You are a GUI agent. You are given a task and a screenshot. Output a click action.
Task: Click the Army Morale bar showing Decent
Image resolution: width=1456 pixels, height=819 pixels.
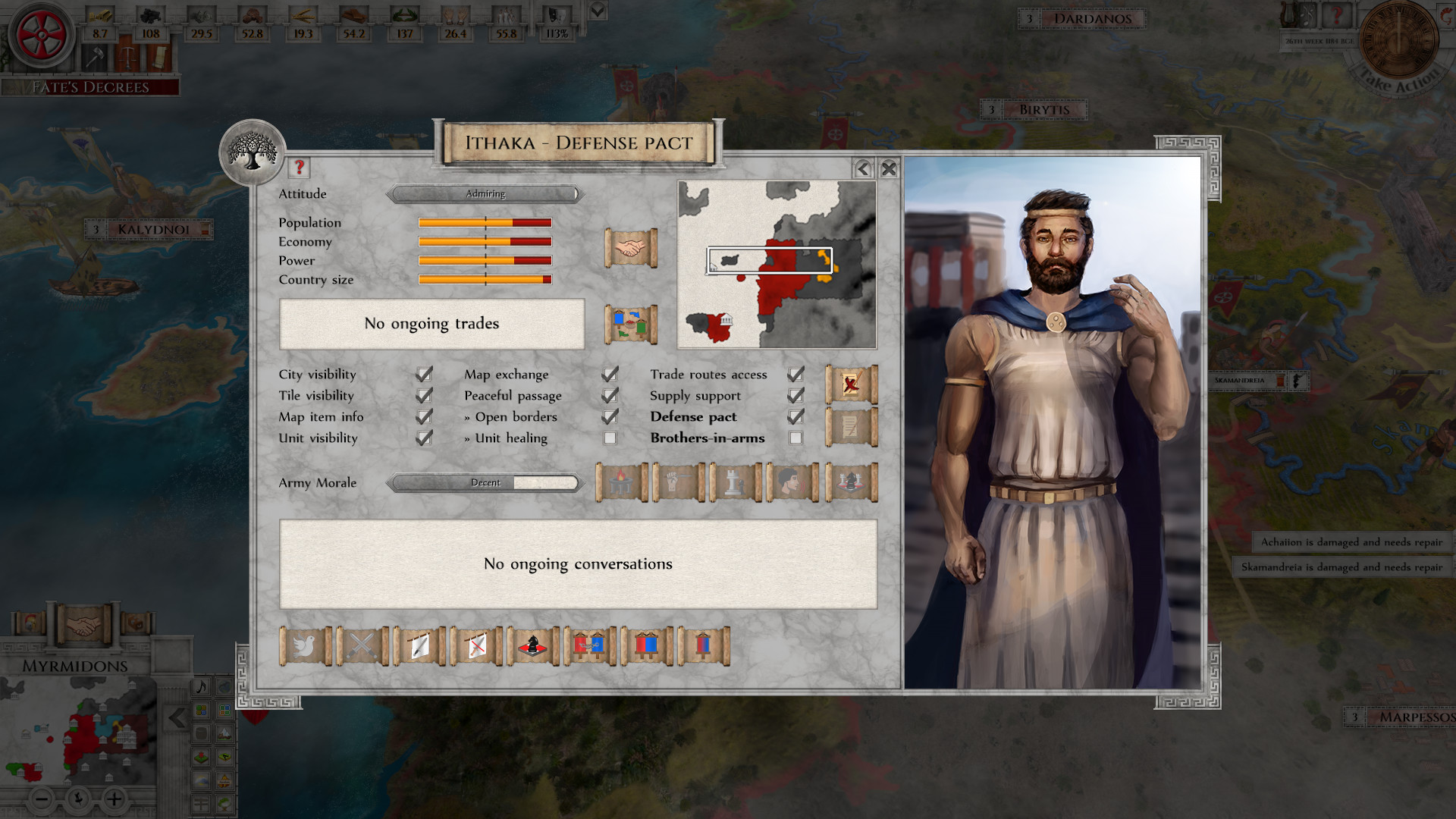[x=485, y=483]
